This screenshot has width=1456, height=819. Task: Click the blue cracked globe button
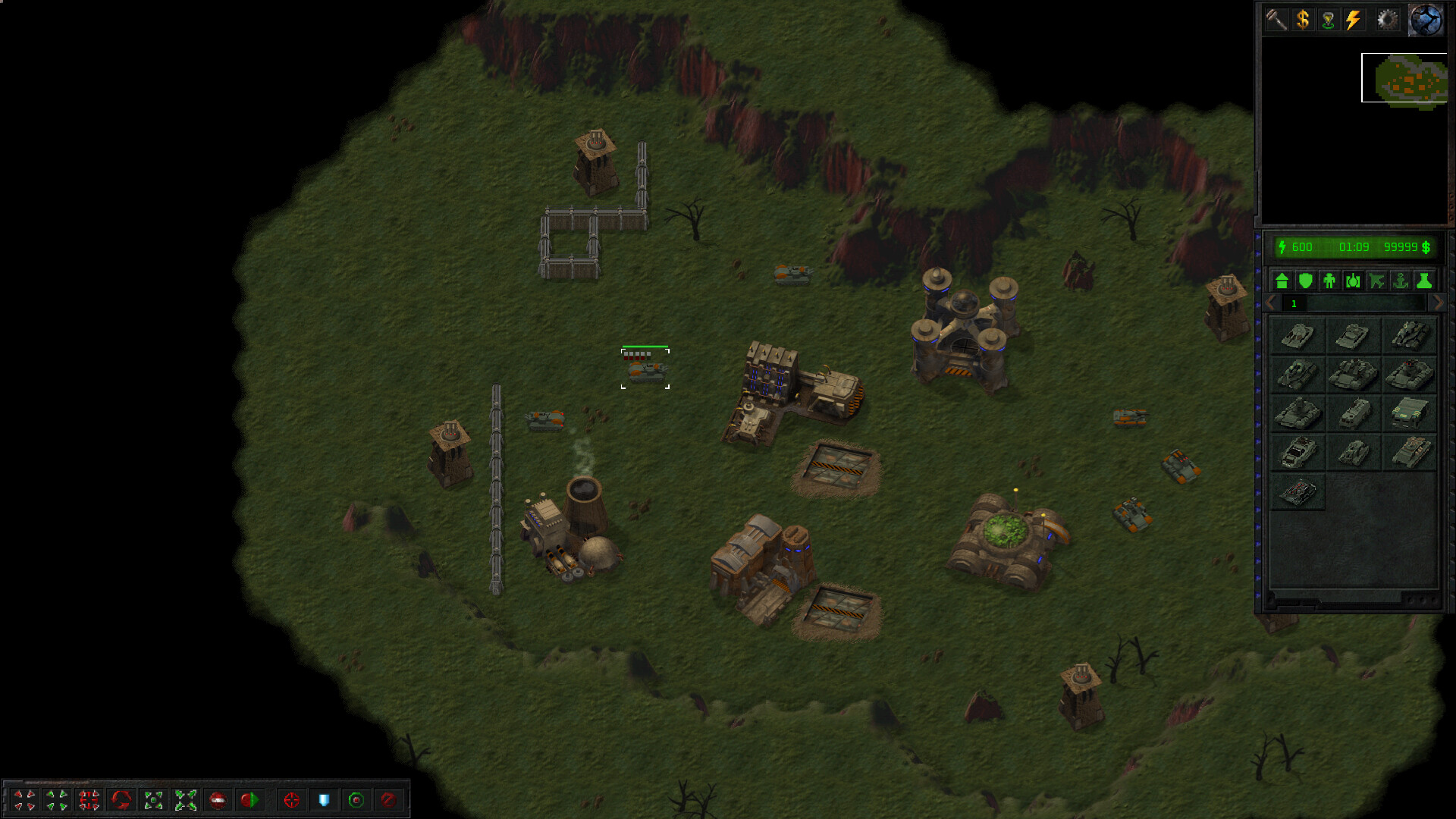click(x=1426, y=19)
